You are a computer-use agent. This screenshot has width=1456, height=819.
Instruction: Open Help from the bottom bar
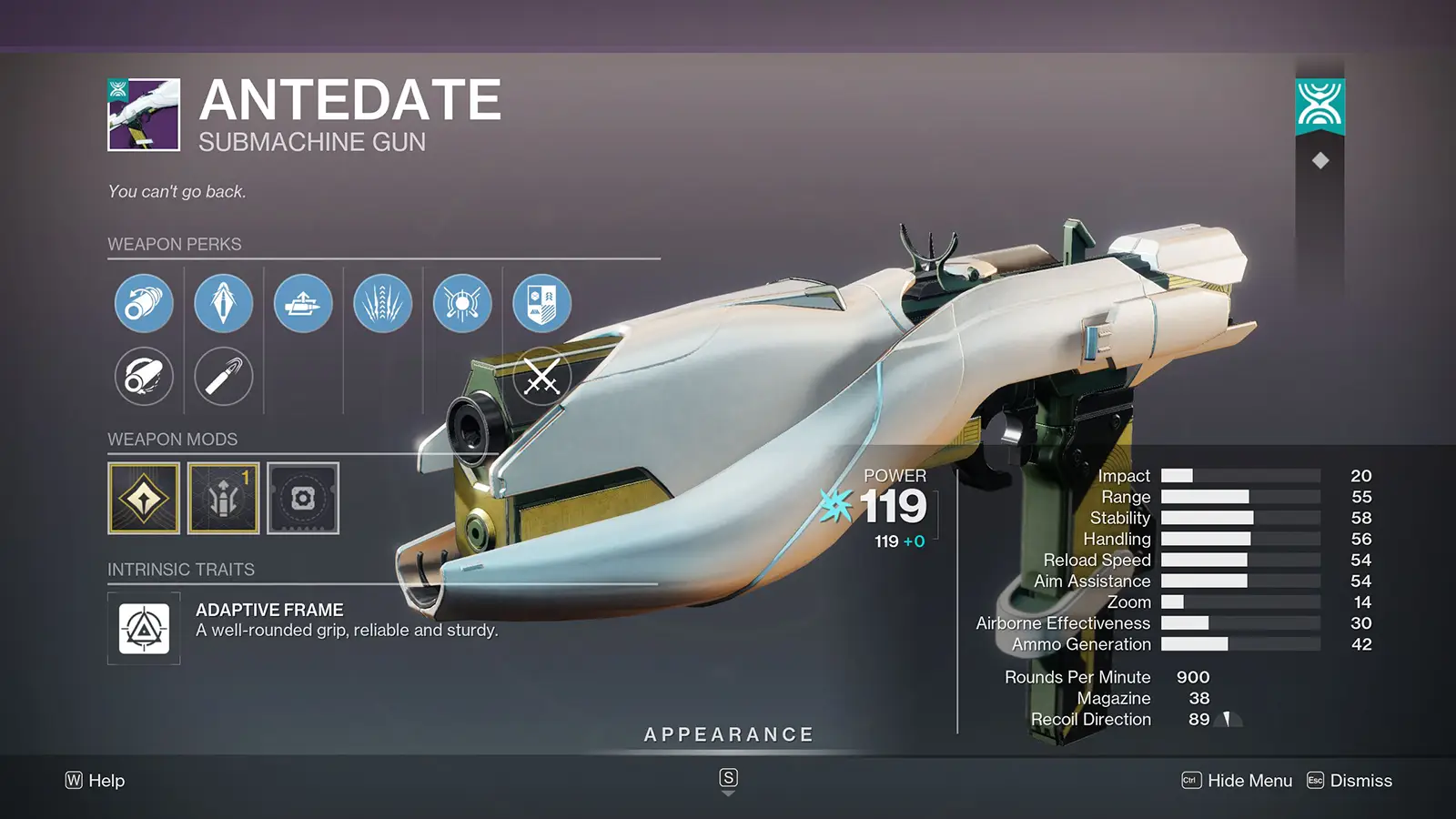tap(97, 781)
